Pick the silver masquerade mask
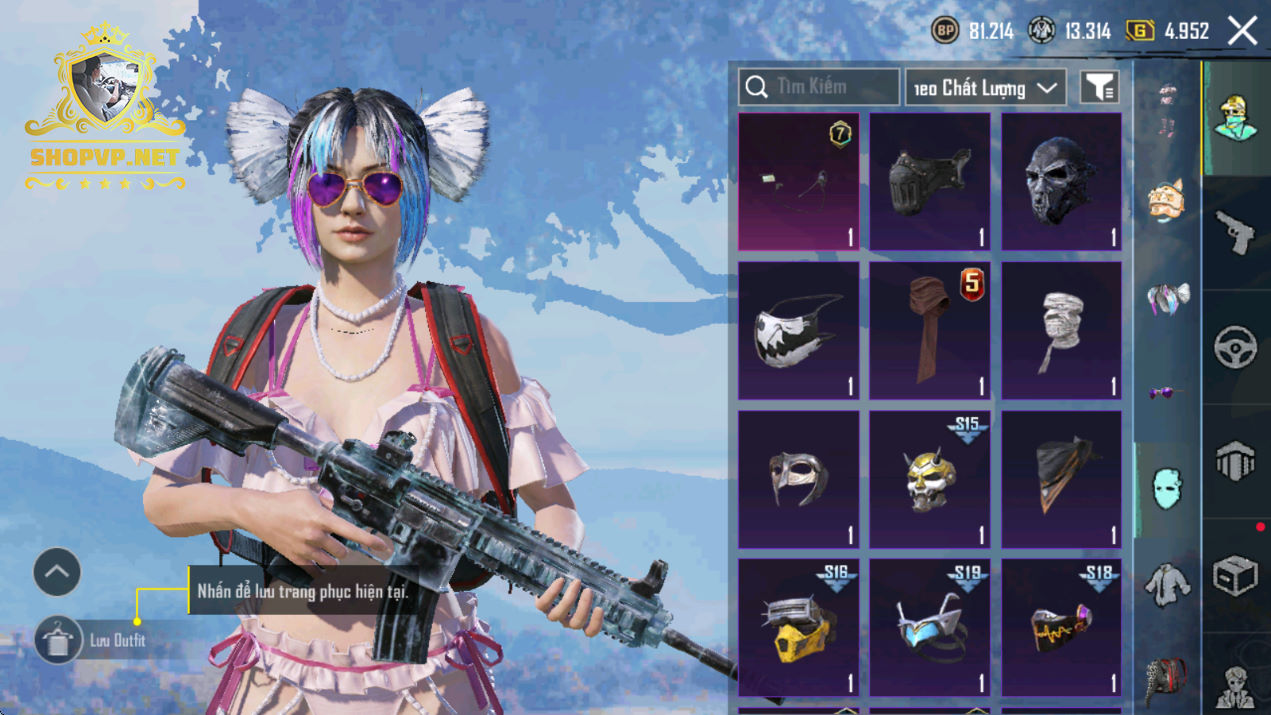1271x715 pixels. [x=798, y=479]
